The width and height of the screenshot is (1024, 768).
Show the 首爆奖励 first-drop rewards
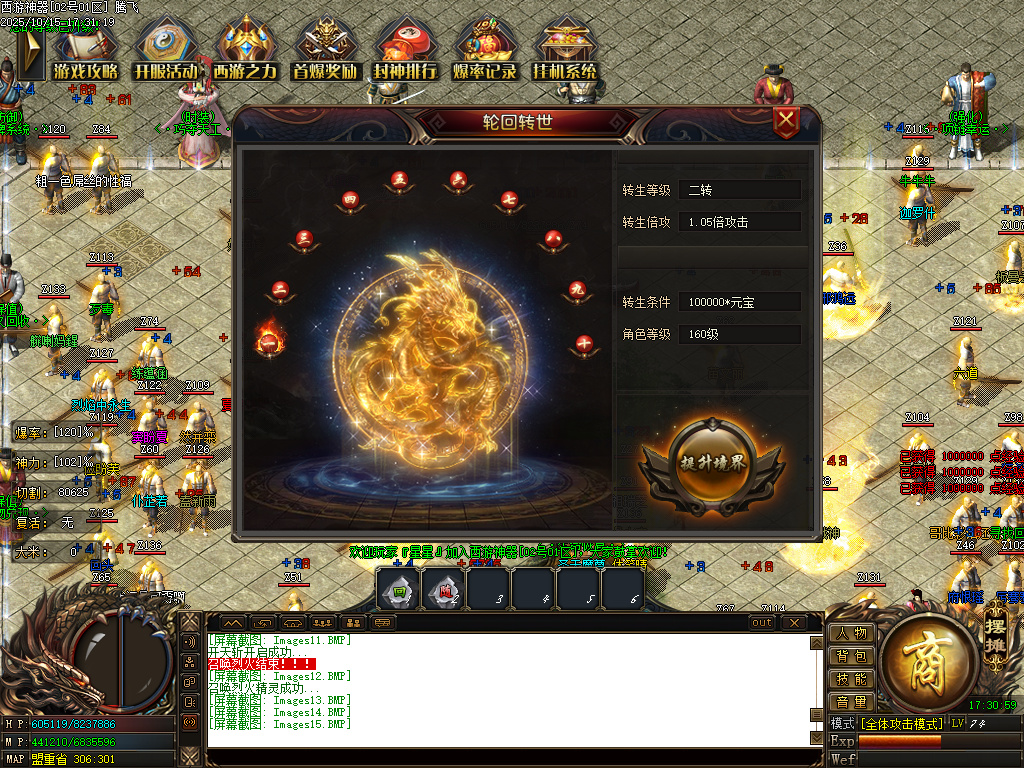pyautogui.click(x=326, y=51)
